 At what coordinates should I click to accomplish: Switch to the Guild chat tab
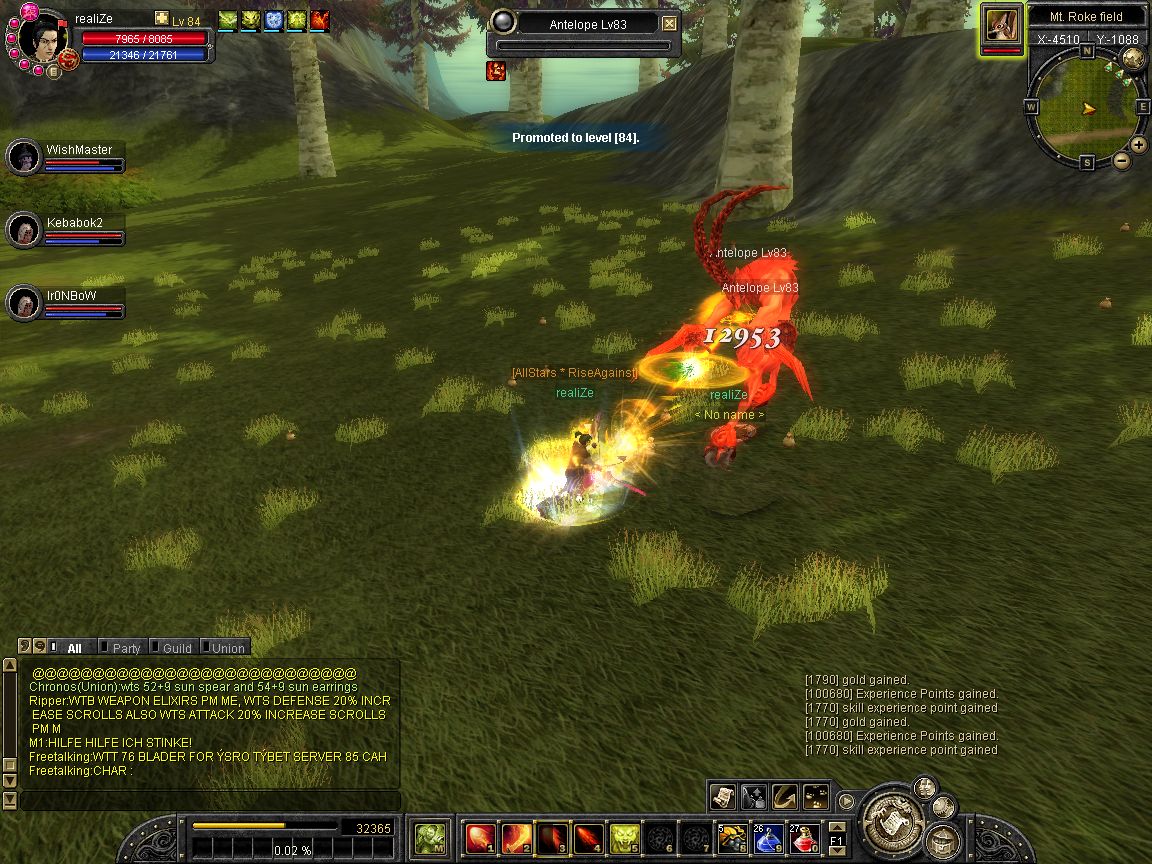click(177, 648)
